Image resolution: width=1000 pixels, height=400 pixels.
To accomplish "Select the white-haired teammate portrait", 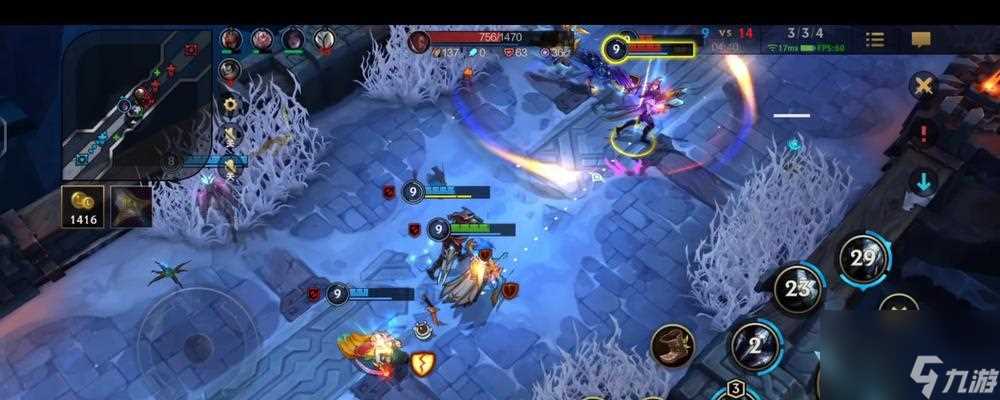I will tap(323, 40).
